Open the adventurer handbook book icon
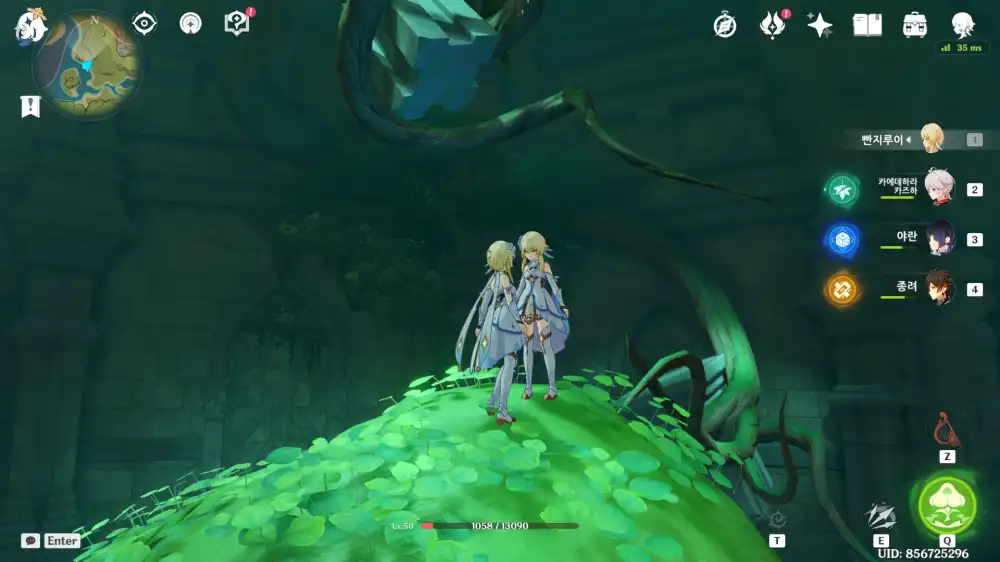1000x562 pixels. (x=867, y=25)
